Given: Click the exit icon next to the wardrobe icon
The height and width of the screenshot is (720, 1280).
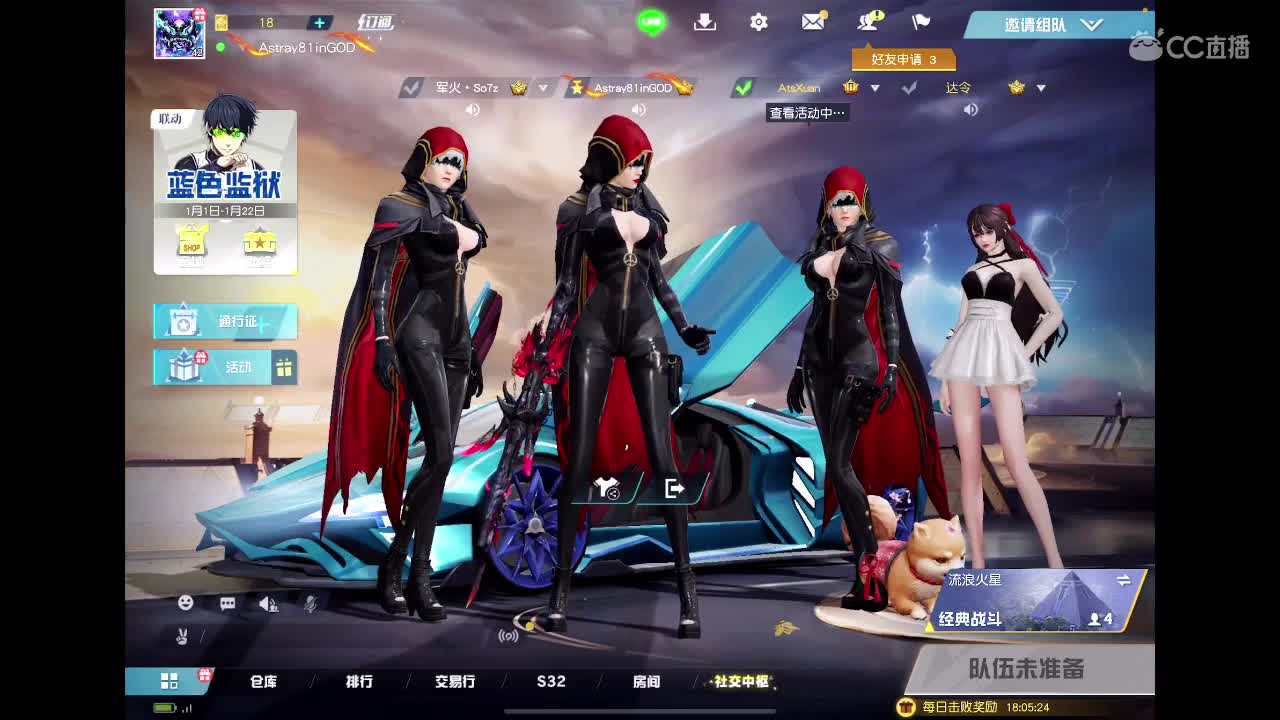Looking at the screenshot, I should (674, 489).
